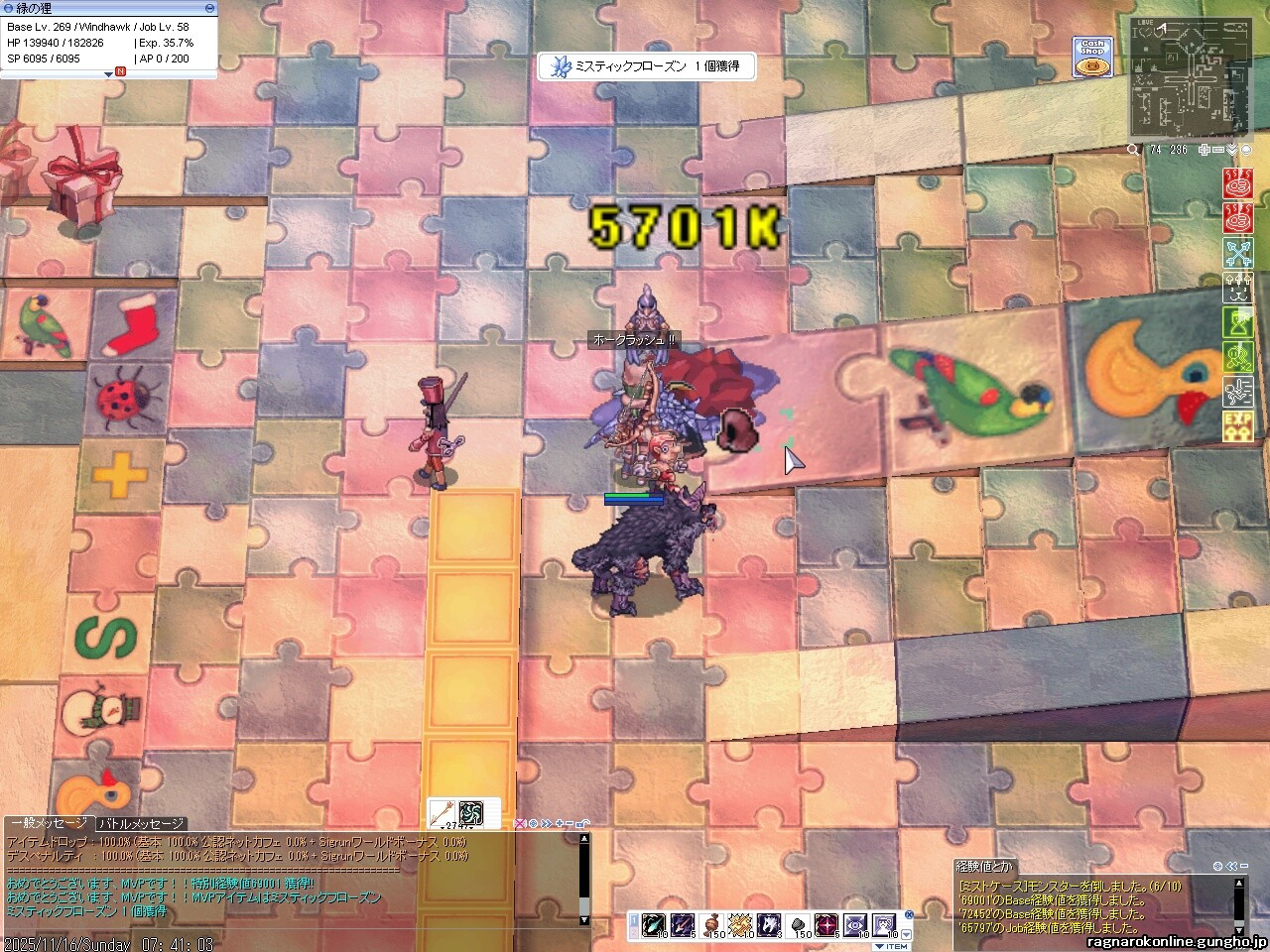Zoom in the minimap with the plus button
1270x952 pixels.
click(1205, 150)
